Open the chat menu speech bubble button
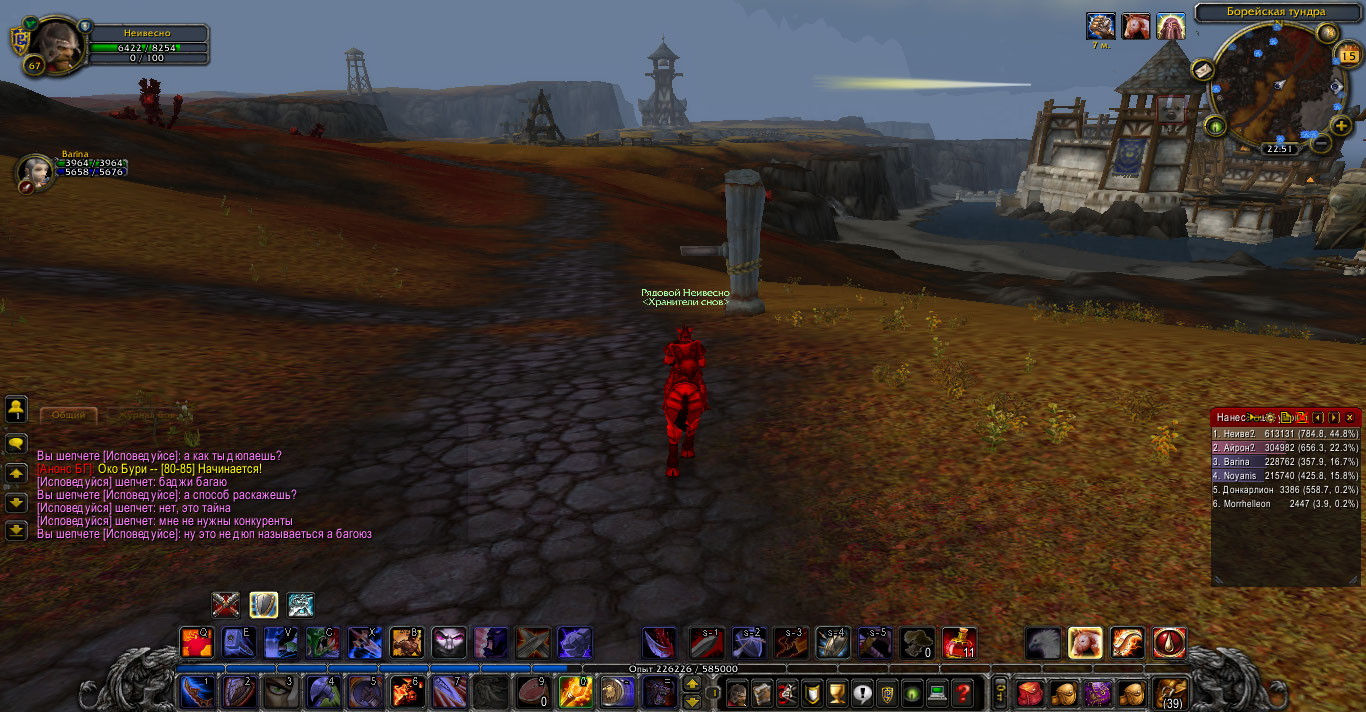The width and height of the screenshot is (1366, 712). click(16, 442)
